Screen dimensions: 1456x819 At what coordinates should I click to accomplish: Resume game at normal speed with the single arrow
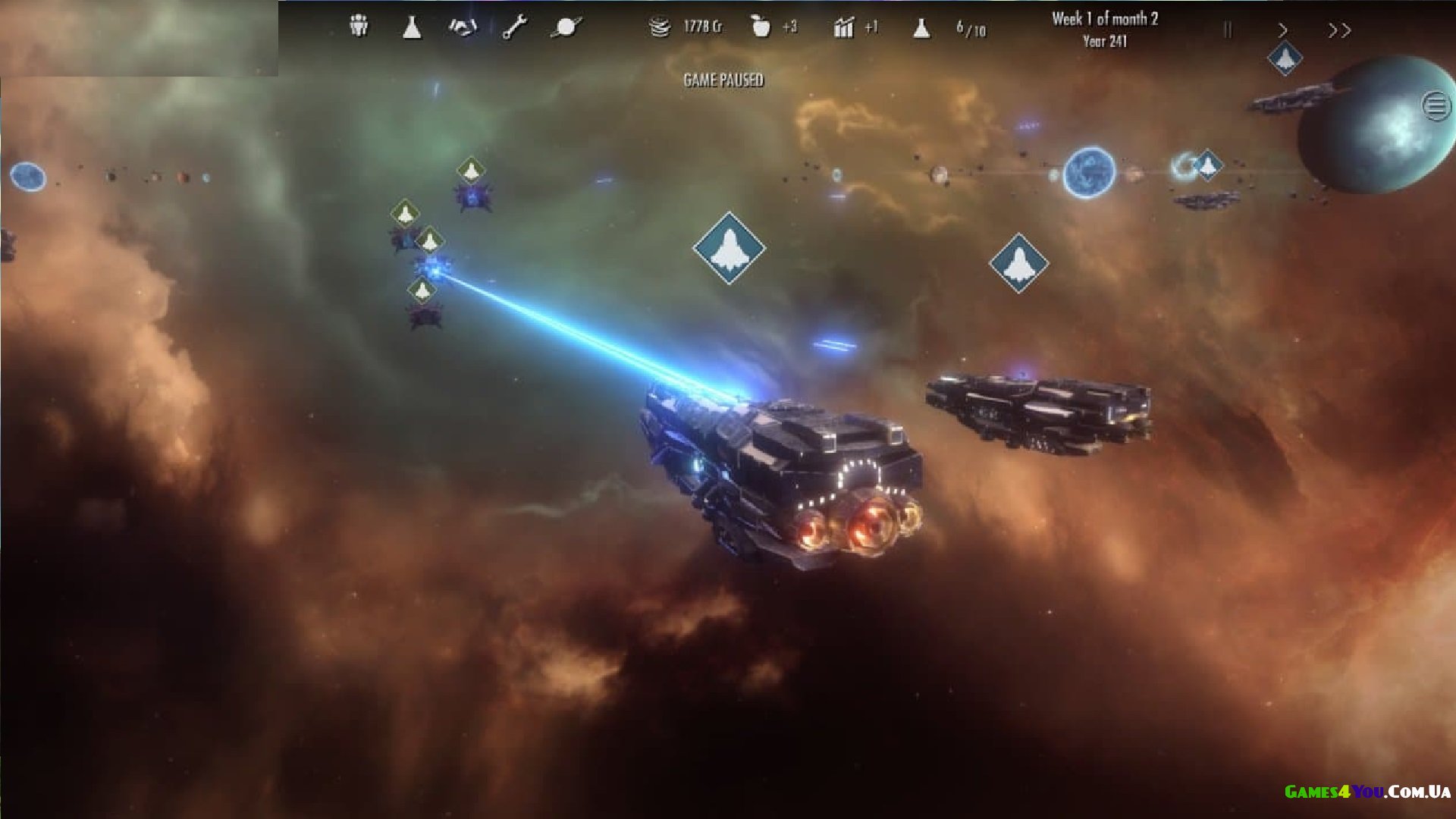1283,30
